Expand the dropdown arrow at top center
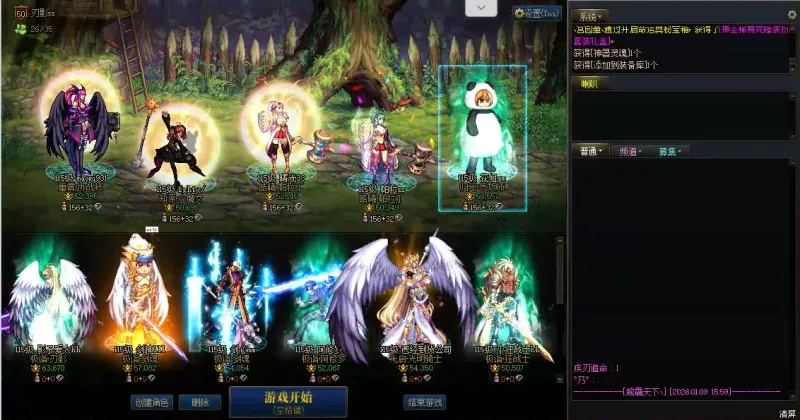Viewport: 800px width, 420px height. click(481, 8)
